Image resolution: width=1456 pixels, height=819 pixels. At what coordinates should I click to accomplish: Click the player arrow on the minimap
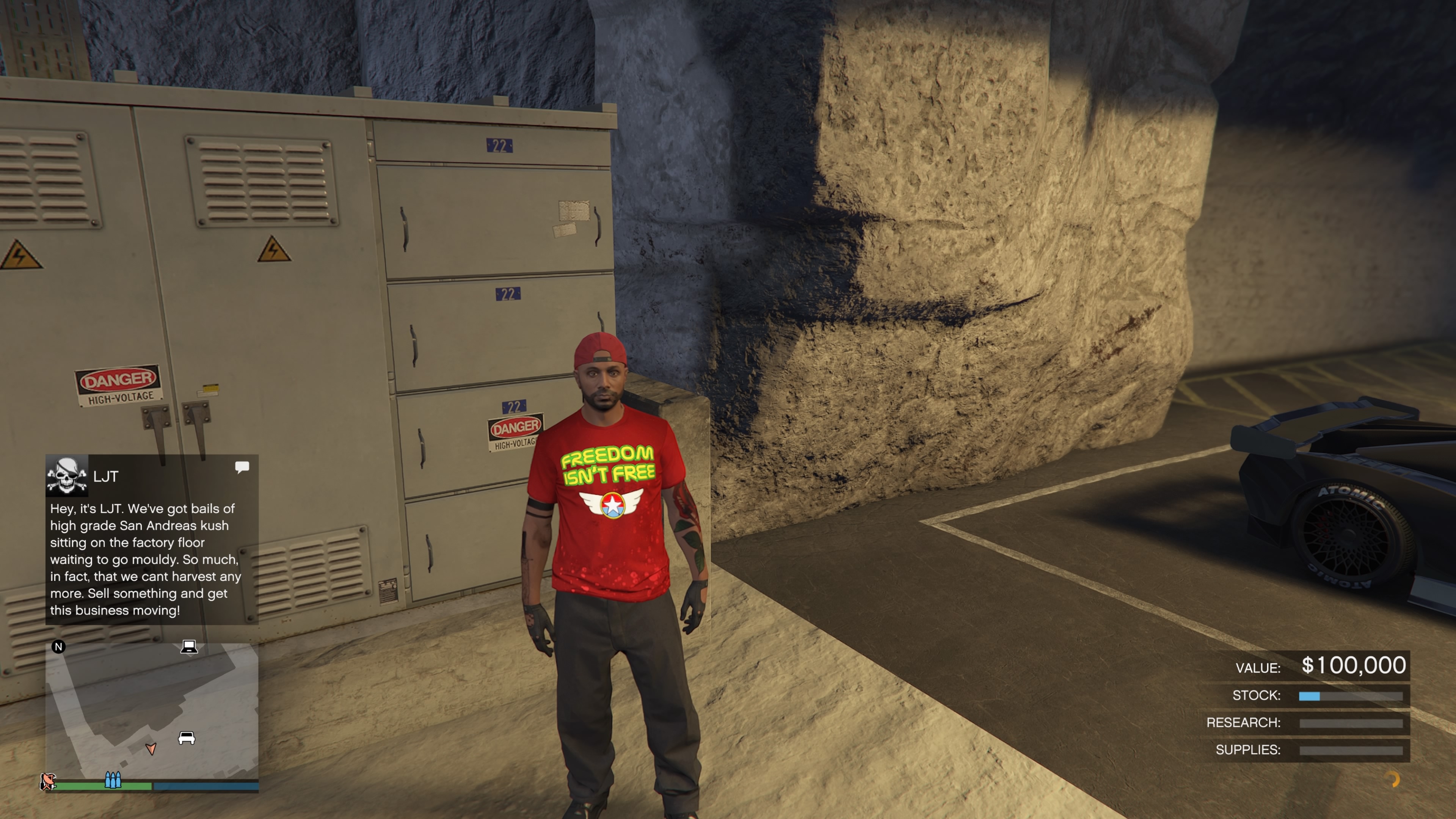coord(151,749)
